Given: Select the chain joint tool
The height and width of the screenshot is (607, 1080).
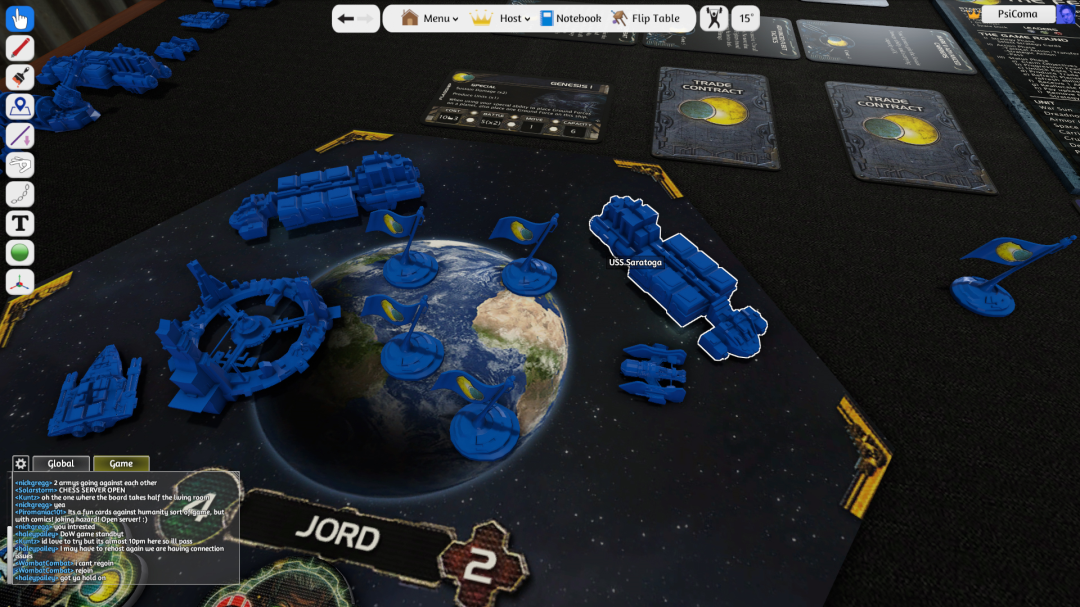Looking at the screenshot, I should (20, 194).
